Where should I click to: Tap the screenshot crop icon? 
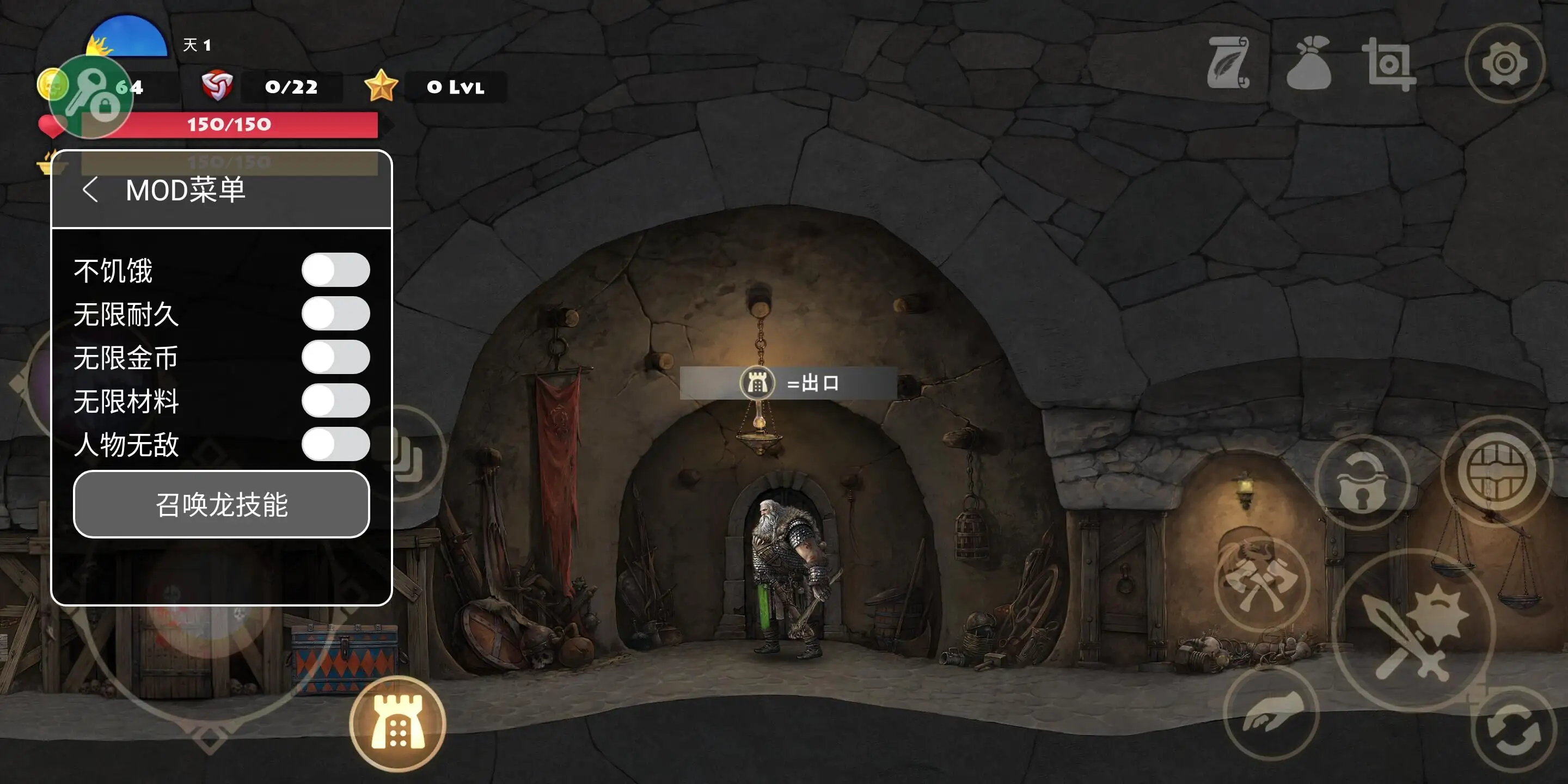pos(1389,65)
